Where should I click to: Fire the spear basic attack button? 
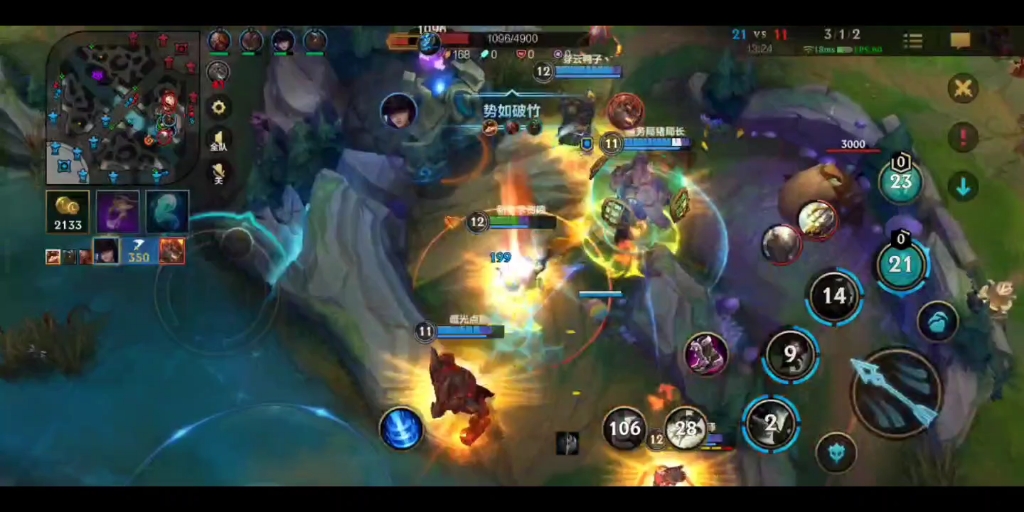tap(895, 392)
